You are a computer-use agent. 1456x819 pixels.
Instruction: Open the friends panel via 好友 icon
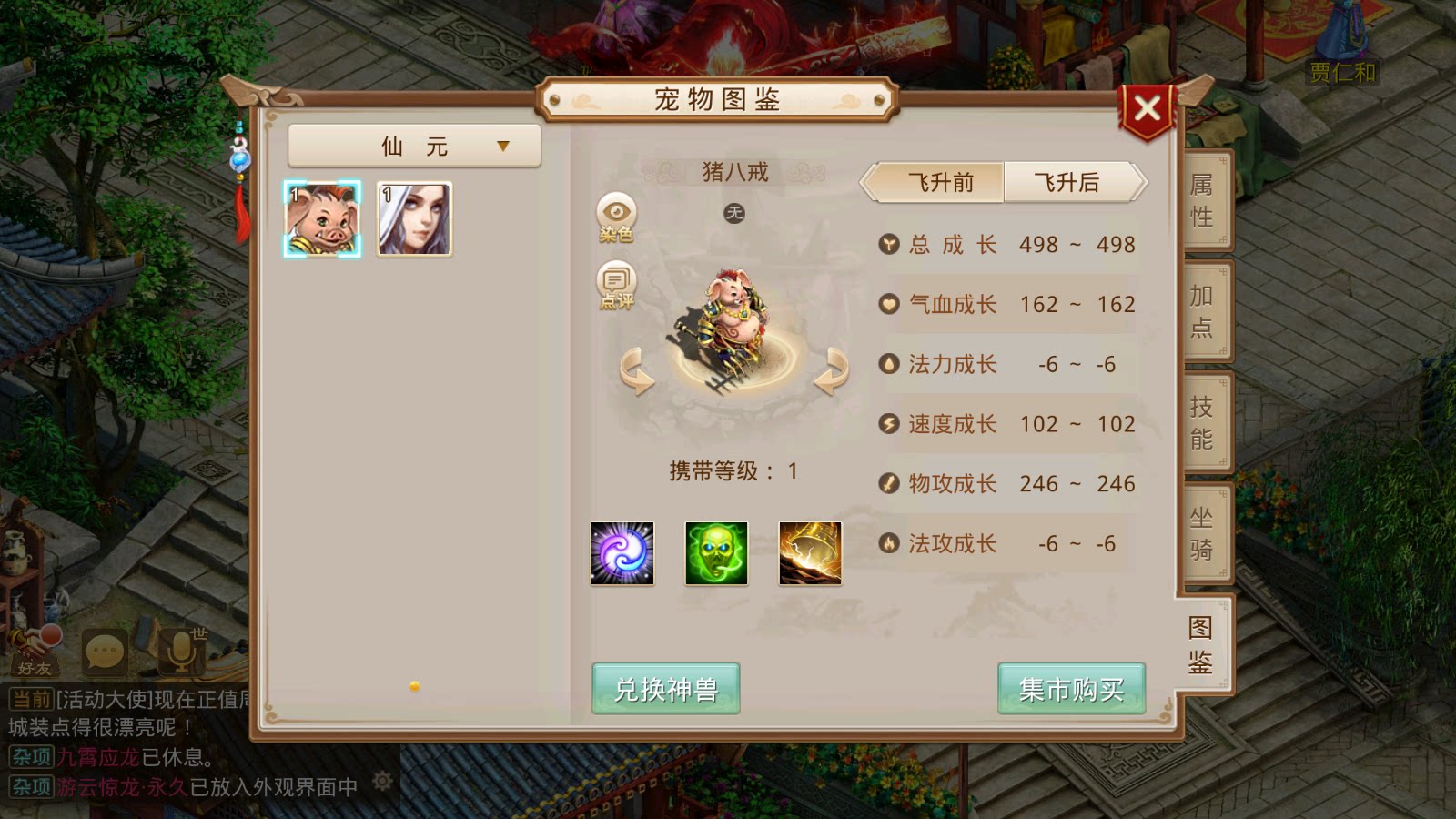pyautogui.click(x=36, y=651)
